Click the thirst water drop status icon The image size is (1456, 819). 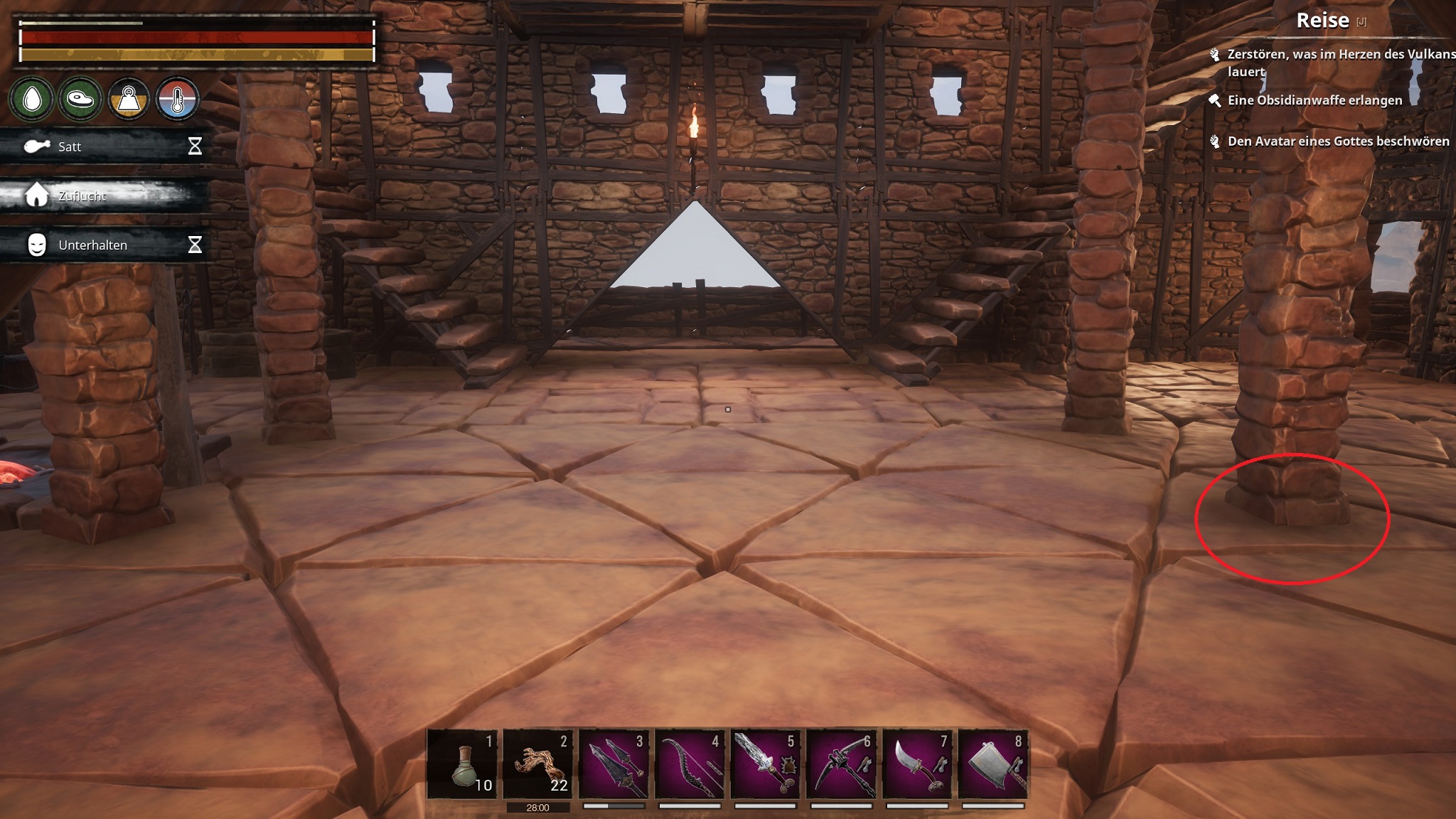click(x=32, y=99)
